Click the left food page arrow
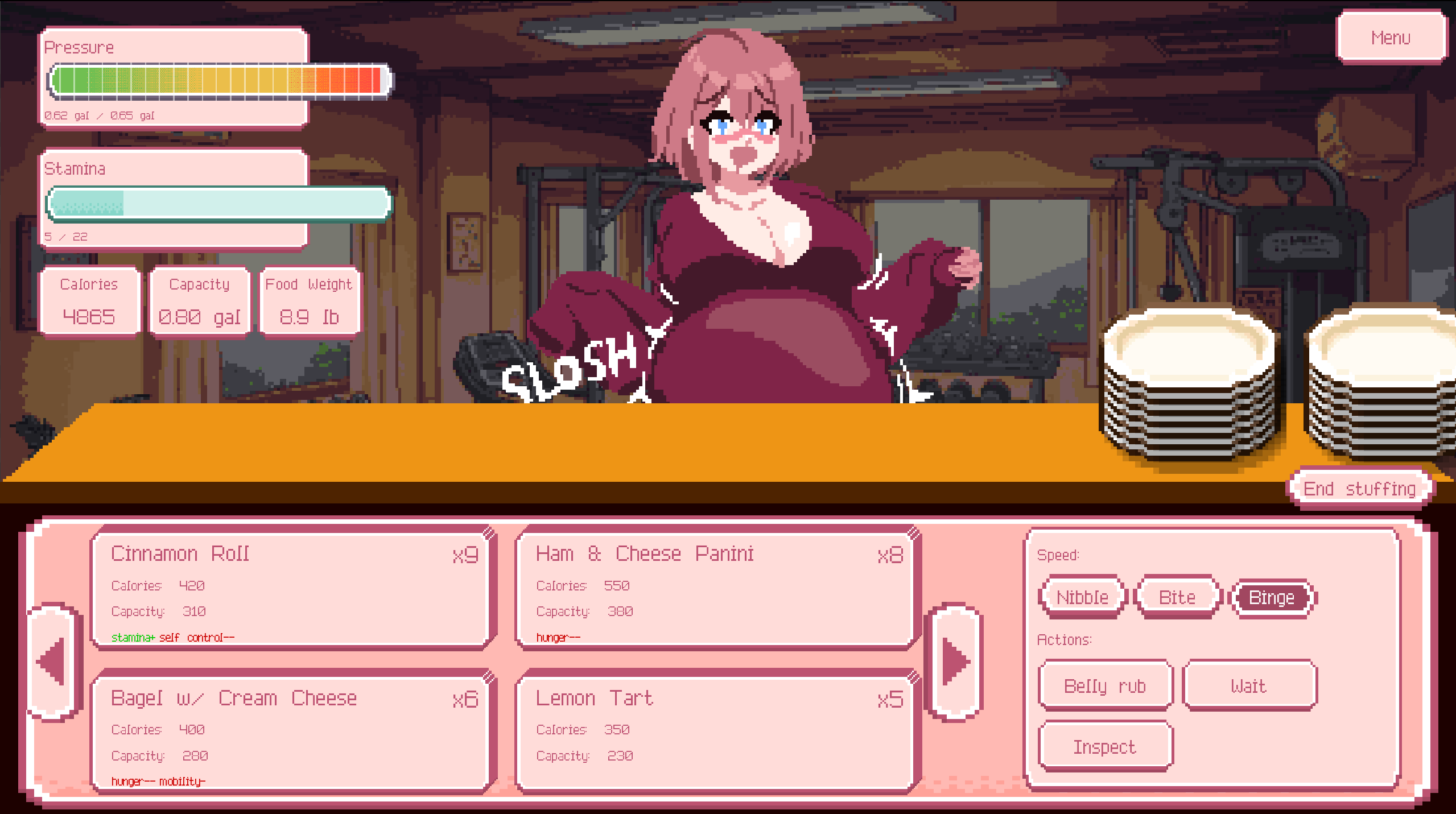The image size is (1456, 814). (52, 662)
